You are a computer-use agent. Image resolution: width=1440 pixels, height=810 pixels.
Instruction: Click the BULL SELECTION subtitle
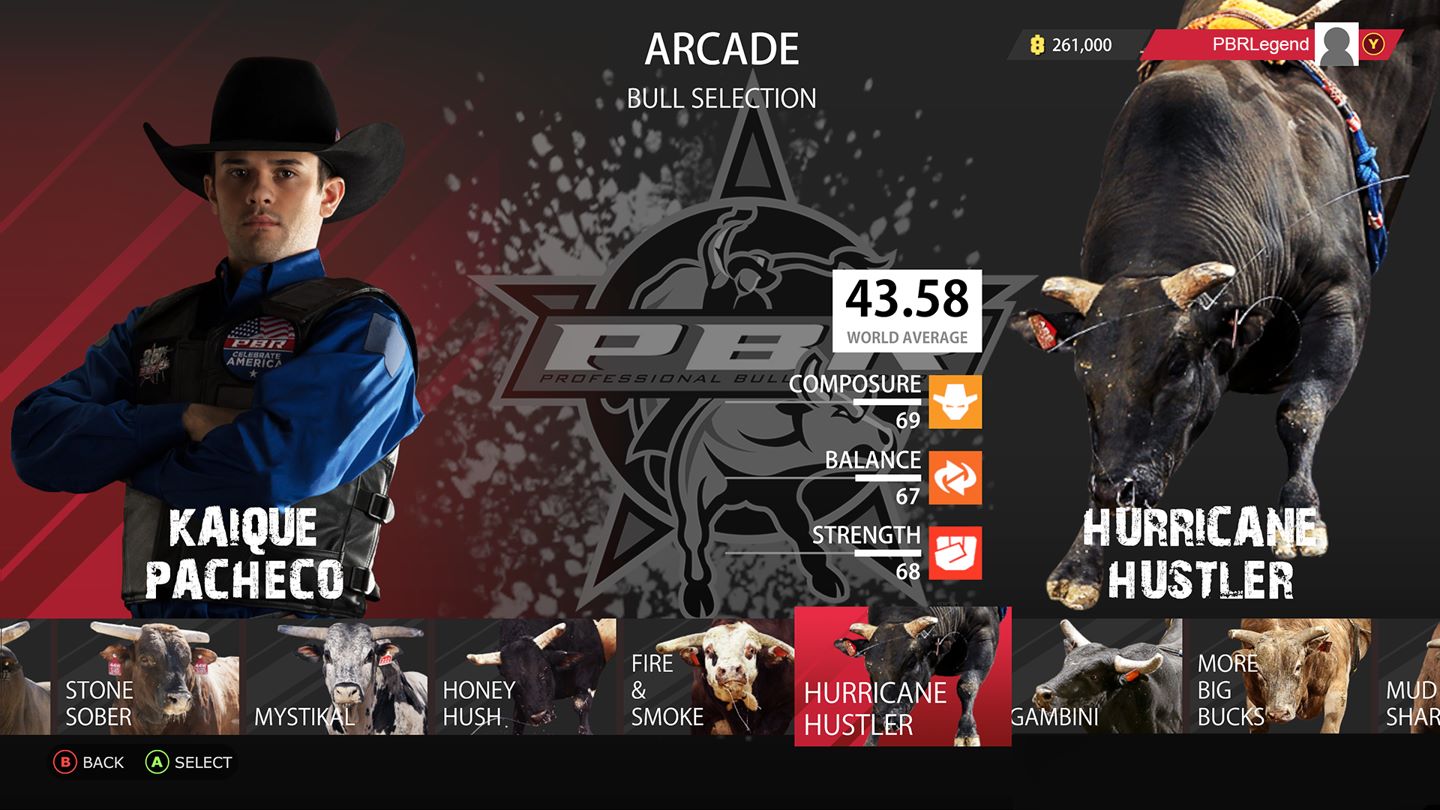click(x=722, y=98)
